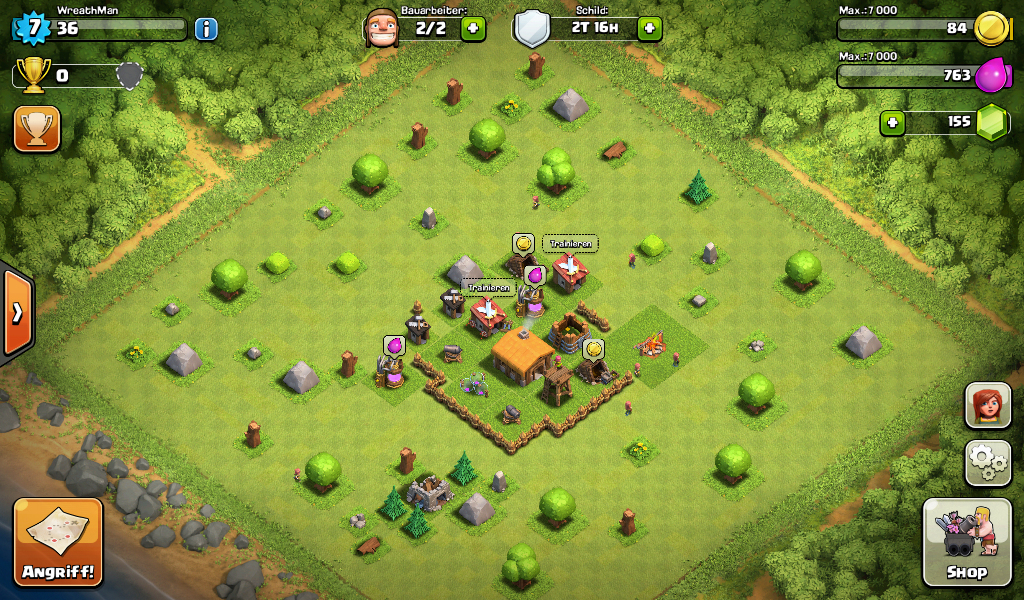Select the grey league badge beside trophies

[x=129, y=75]
